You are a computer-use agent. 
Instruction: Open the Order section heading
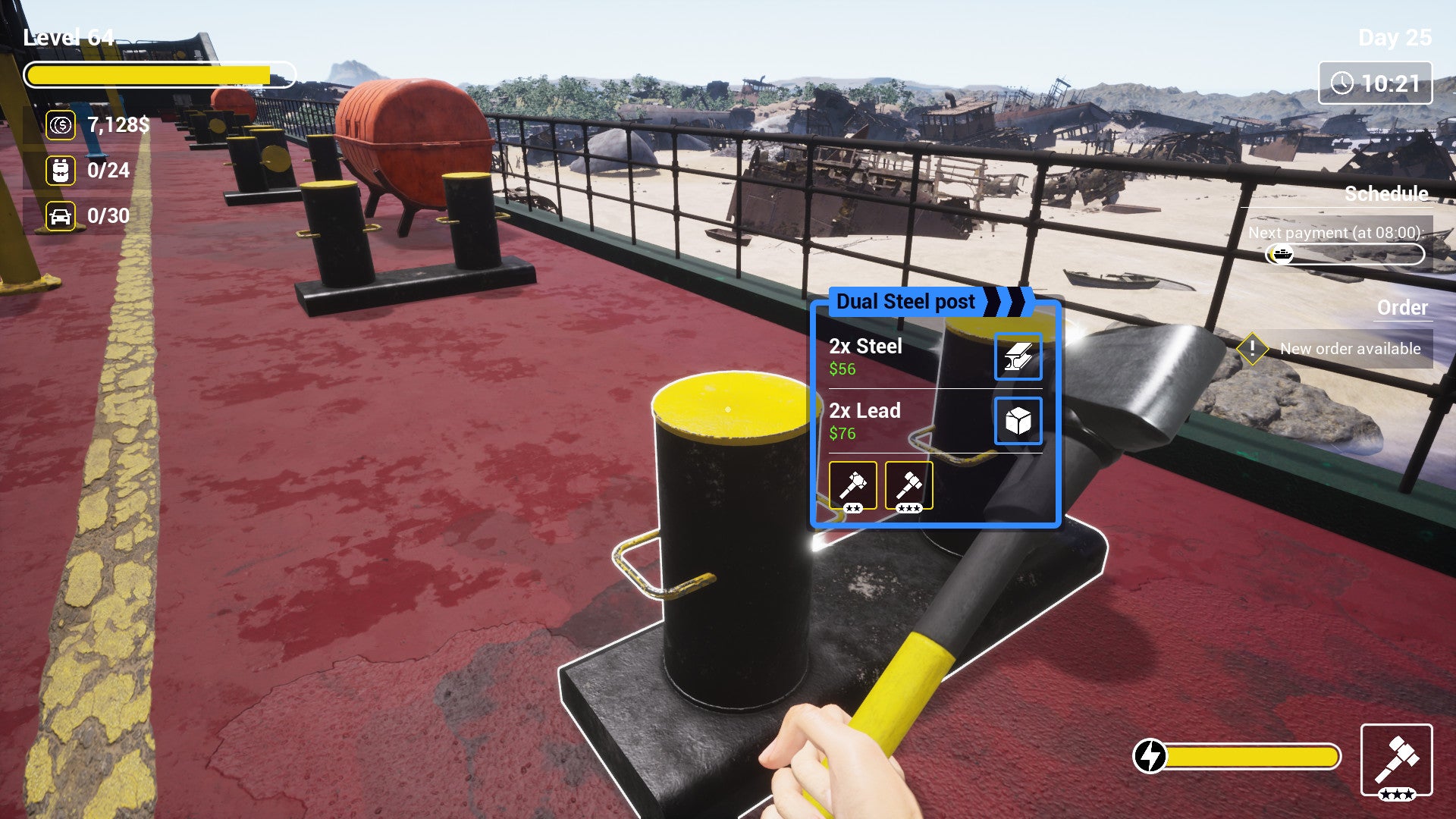coord(1401,308)
